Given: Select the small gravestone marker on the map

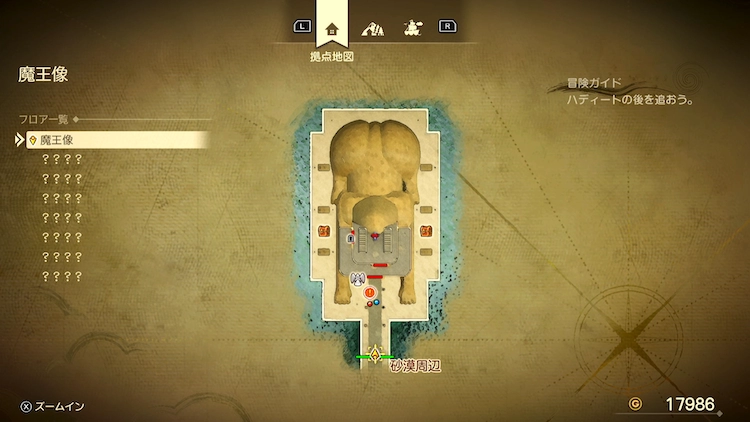Looking at the screenshot, I should click(350, 238).
